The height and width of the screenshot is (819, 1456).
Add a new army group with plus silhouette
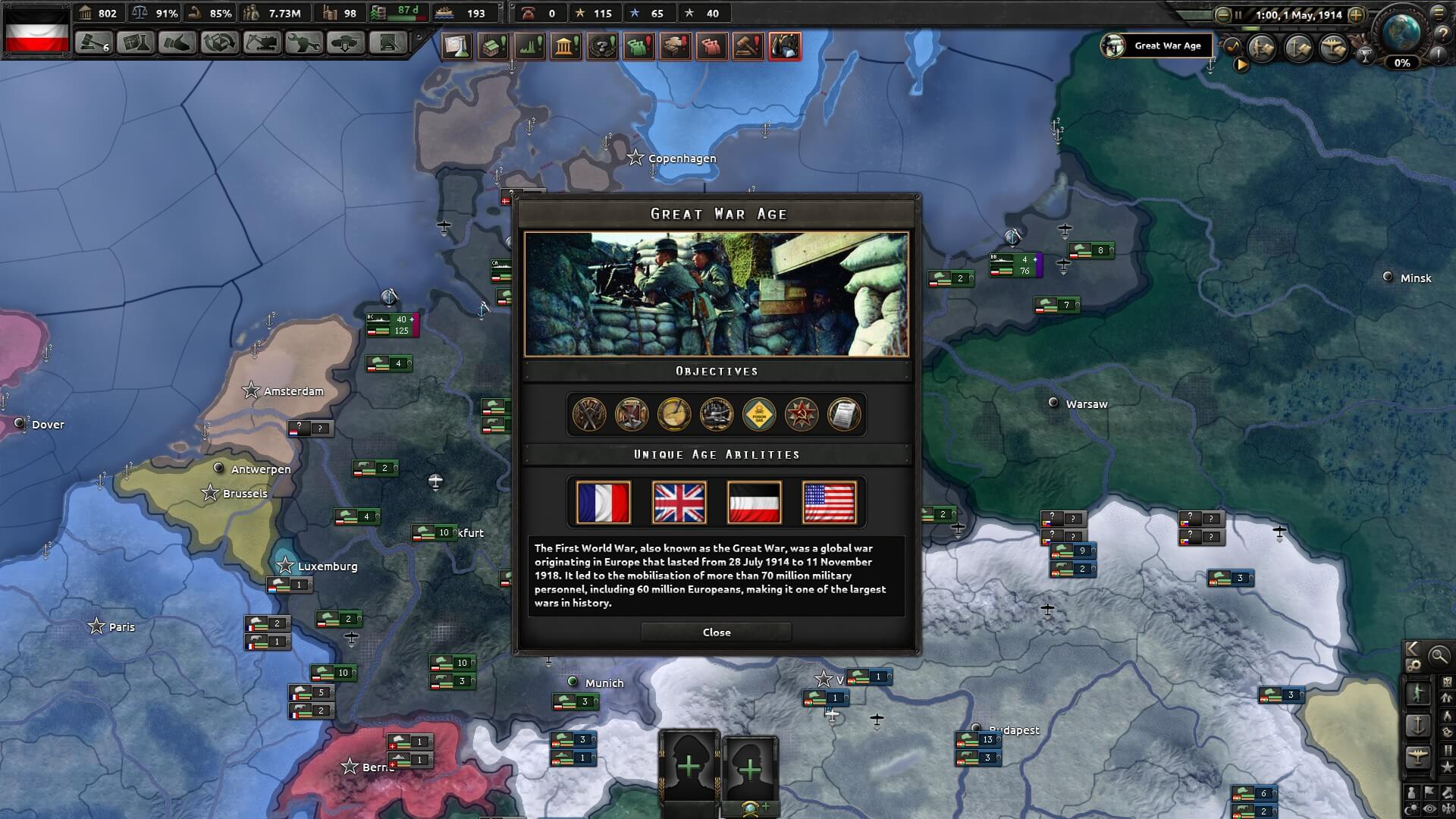689,767
